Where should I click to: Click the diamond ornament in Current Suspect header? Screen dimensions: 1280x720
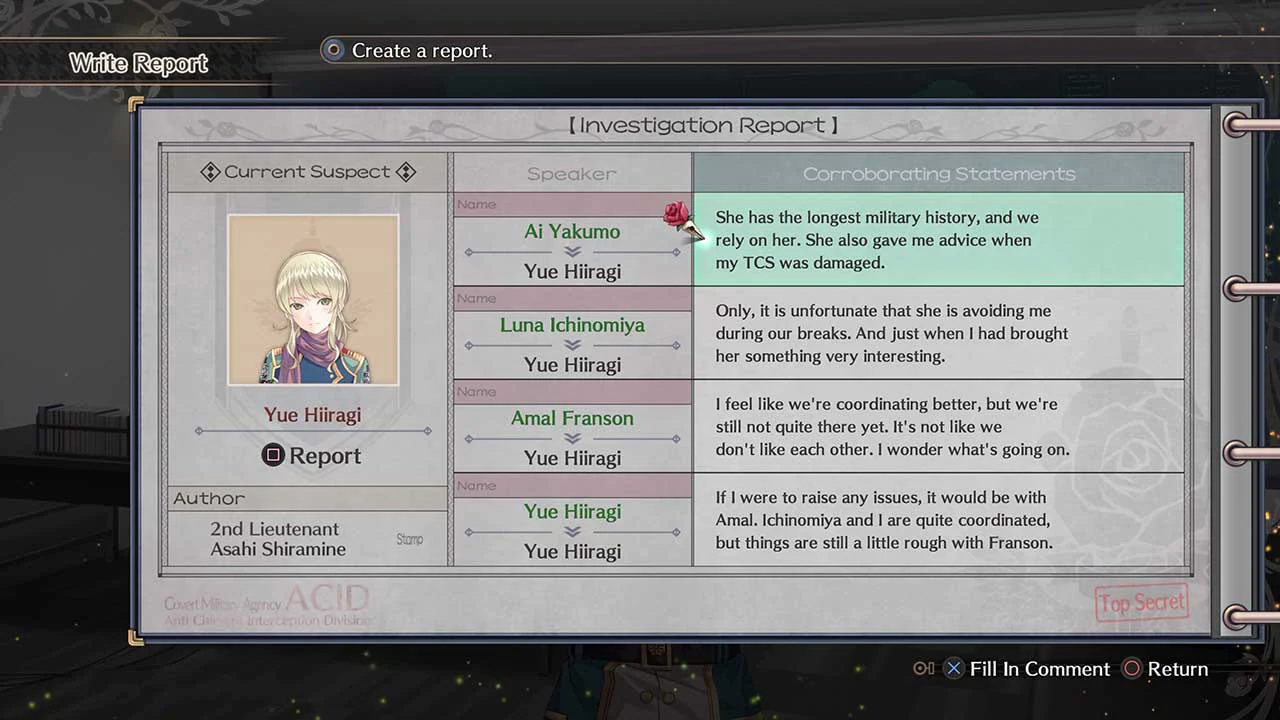(211, 171)
